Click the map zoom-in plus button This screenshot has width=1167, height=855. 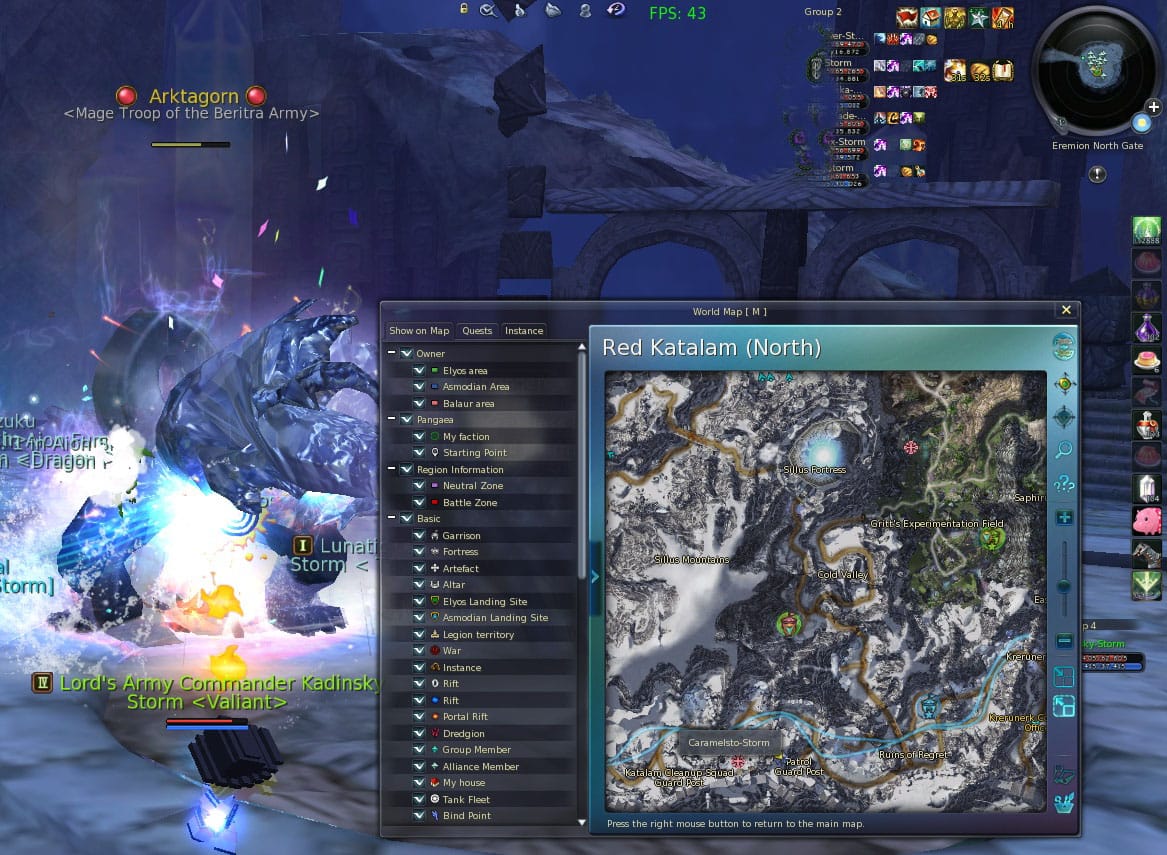(x=1064, y=518)
